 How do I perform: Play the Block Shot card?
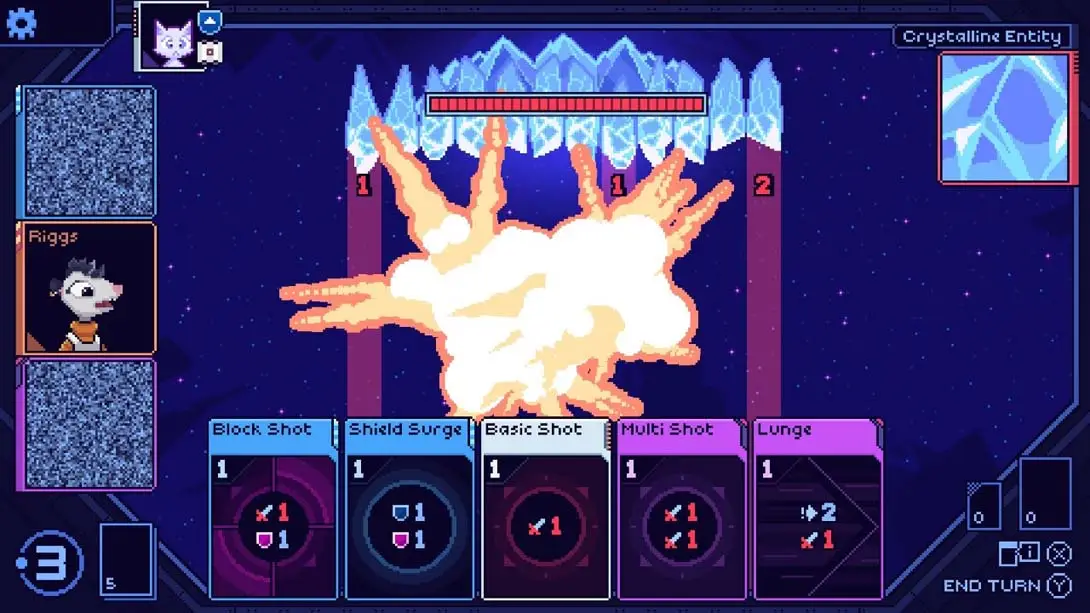(x=272, y=510)
